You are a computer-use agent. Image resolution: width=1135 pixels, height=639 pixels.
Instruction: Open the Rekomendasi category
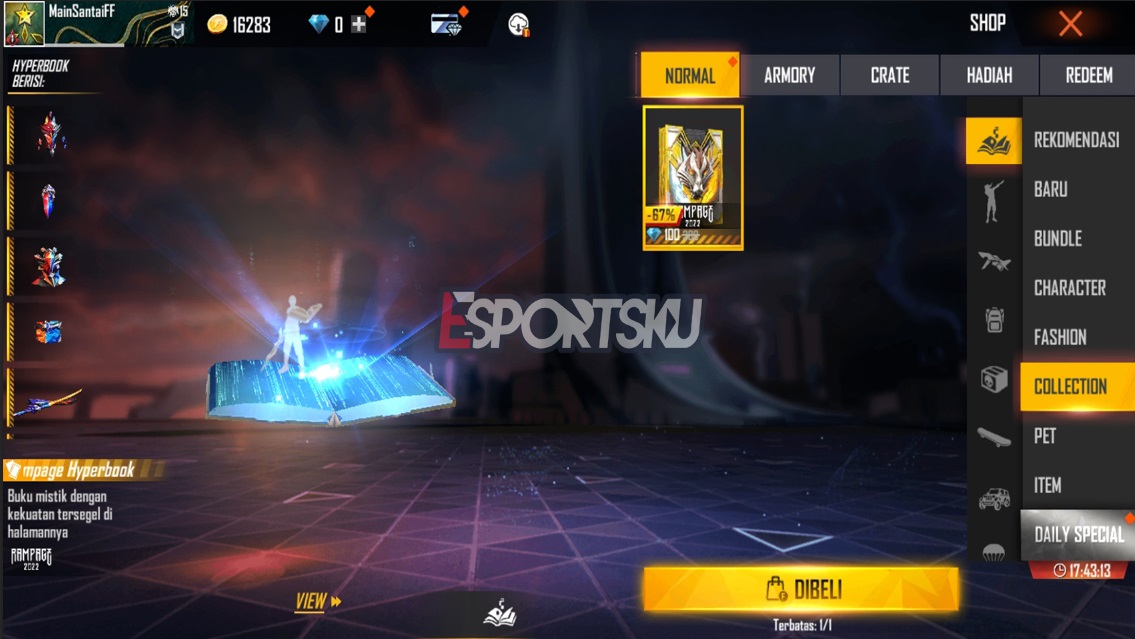click(x=1076, y=140)
